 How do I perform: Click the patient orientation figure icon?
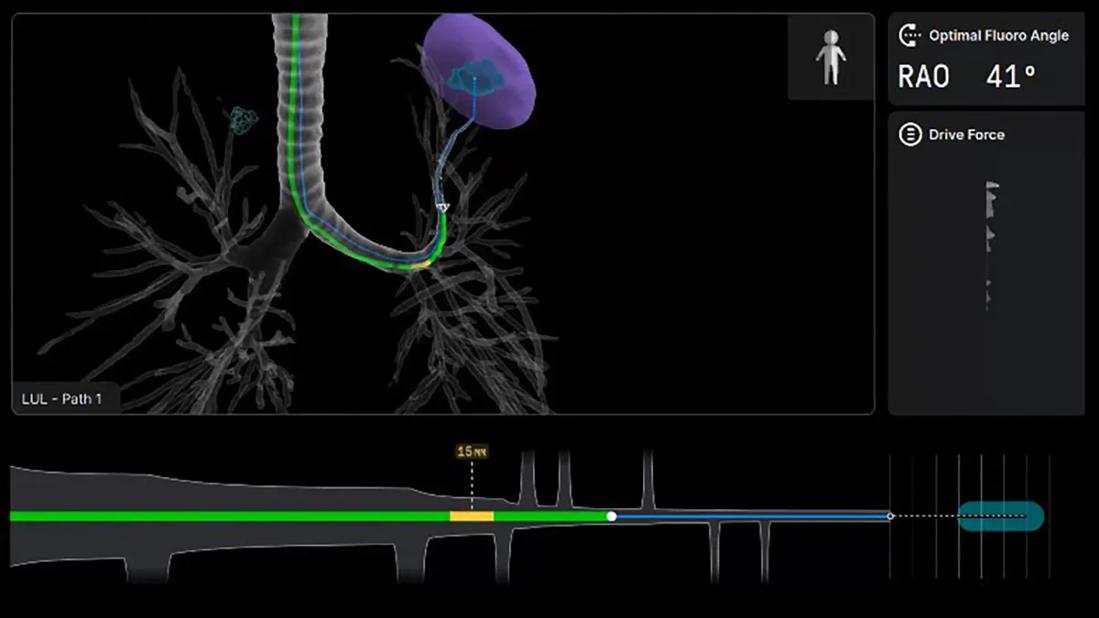click(x=830, y=57)
